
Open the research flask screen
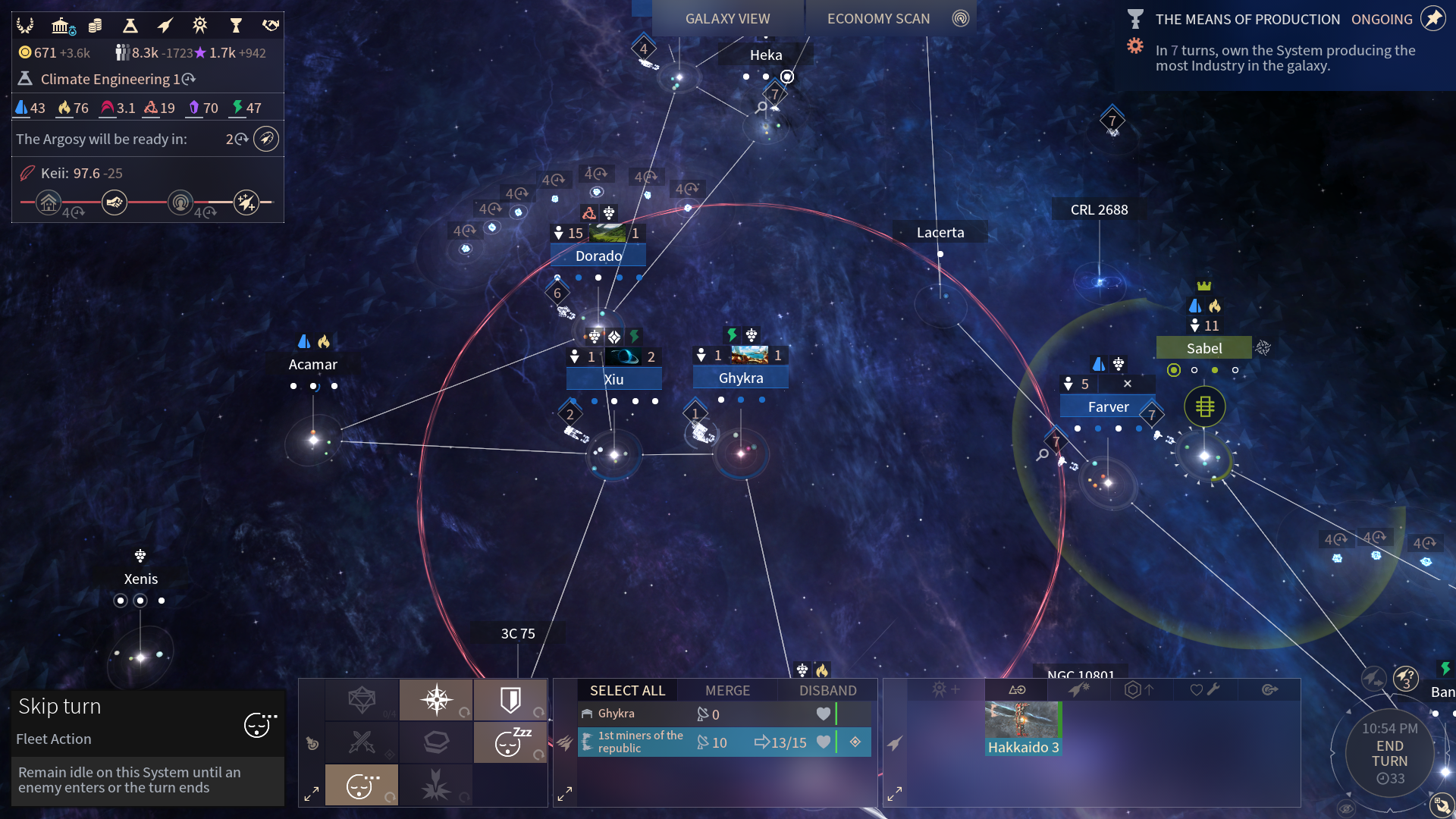[x=130, y=26]
